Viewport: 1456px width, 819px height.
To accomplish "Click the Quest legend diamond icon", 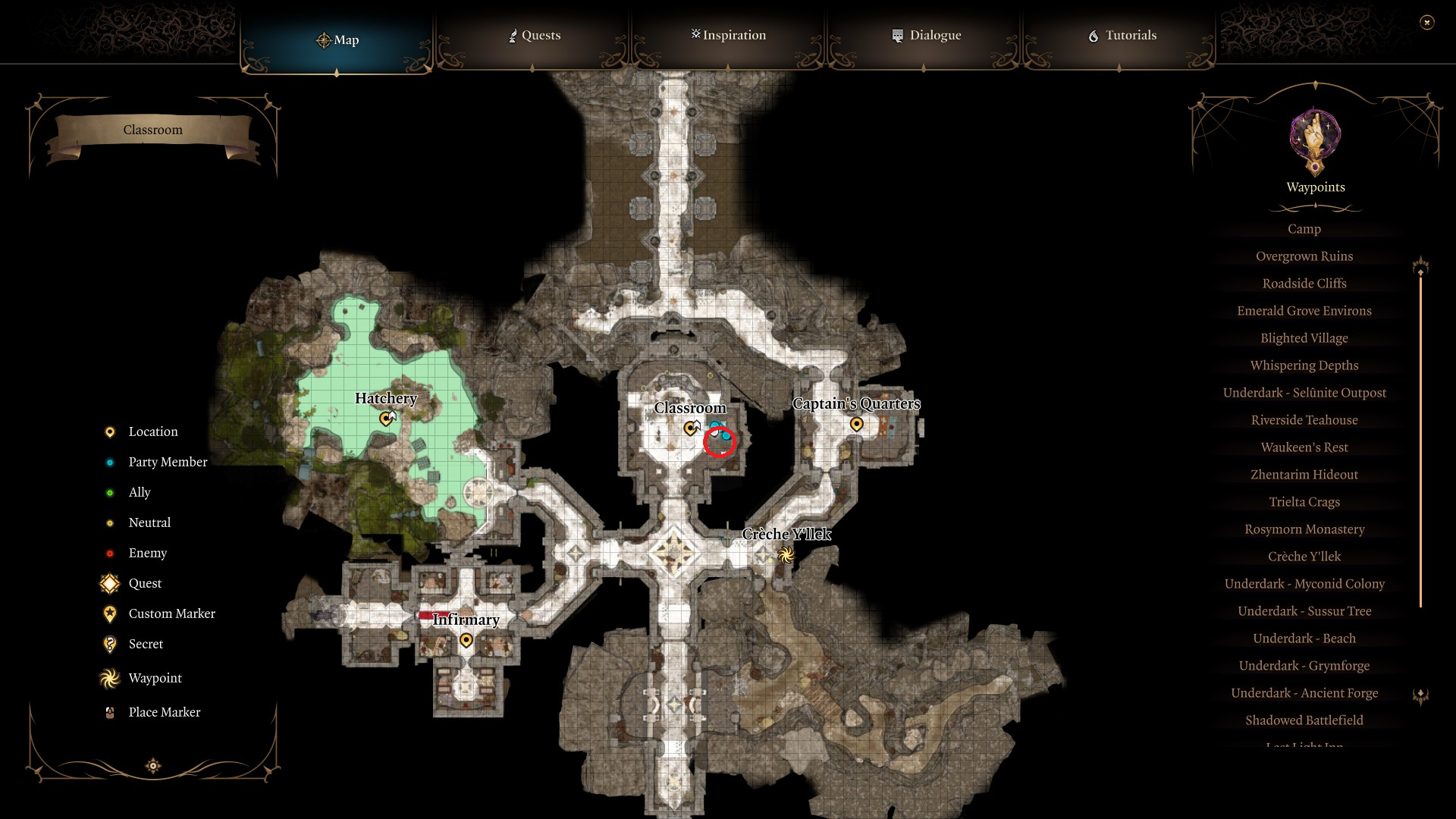I will (x=109, y=583).
